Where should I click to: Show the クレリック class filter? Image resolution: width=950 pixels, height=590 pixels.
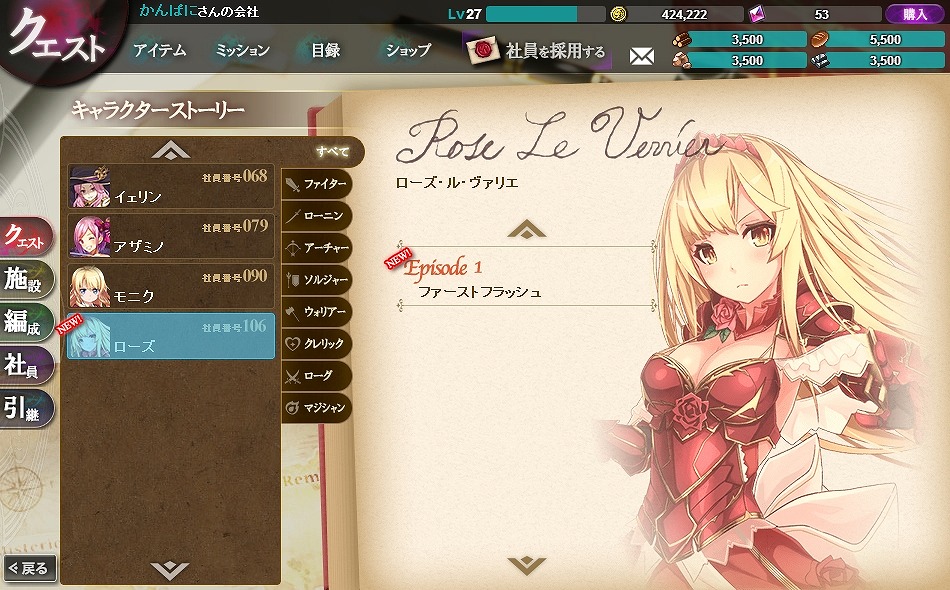coord(316,344)
